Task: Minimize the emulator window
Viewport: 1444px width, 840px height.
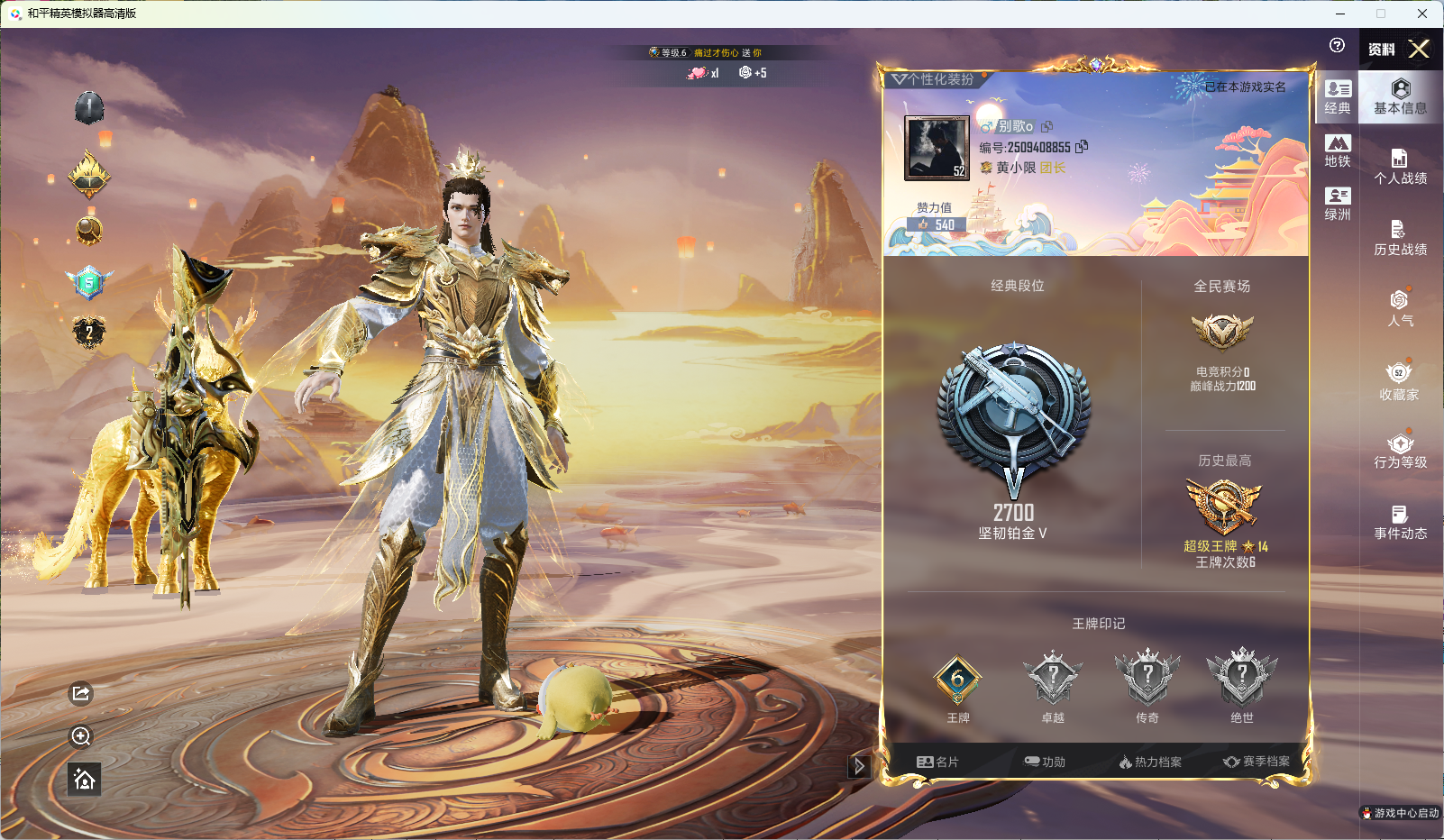Action: click(x=1340, y=14)
